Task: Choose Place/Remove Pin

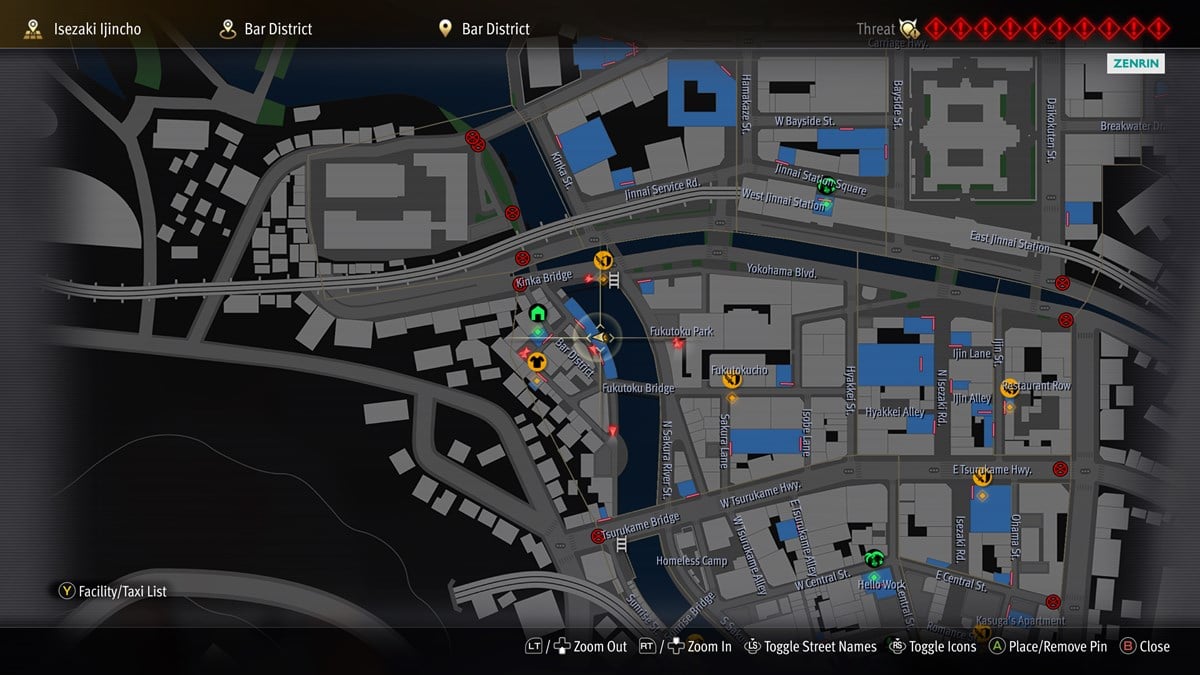Action: pos(1048,646)
